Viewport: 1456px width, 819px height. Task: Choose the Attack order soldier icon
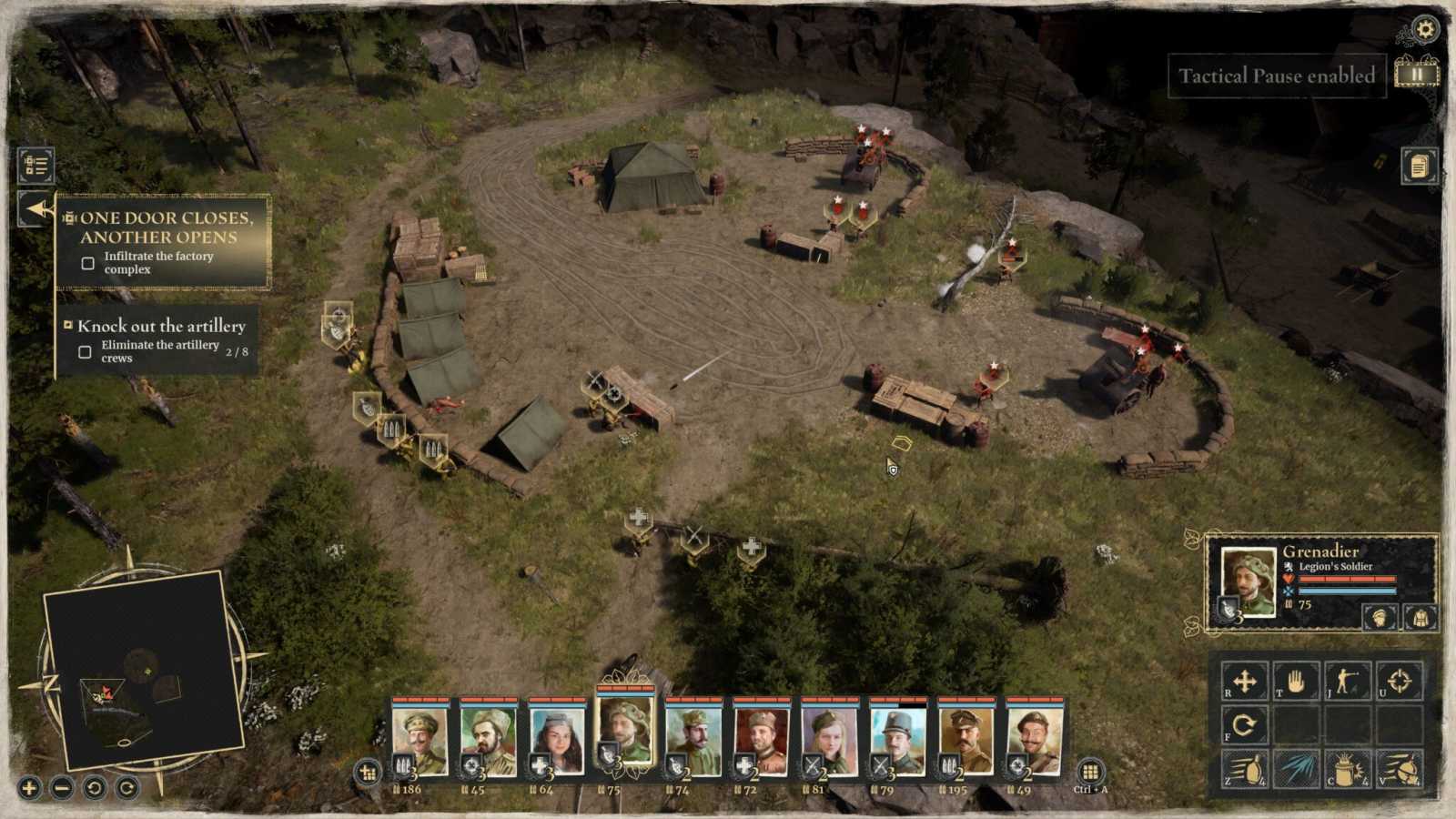pos(1350,678)
